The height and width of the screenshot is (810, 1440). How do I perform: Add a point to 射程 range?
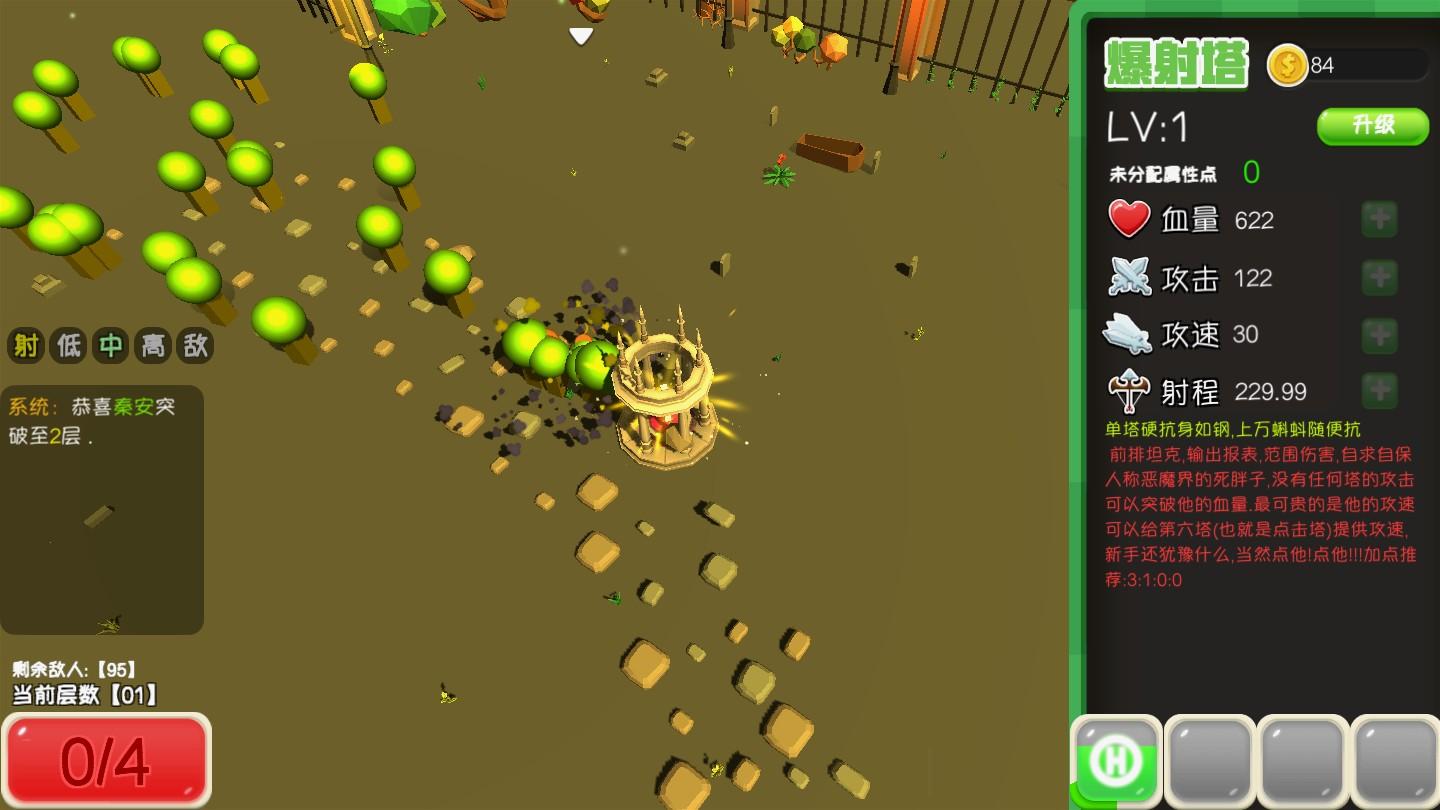pyautogui.click(x=1379, y=390)
